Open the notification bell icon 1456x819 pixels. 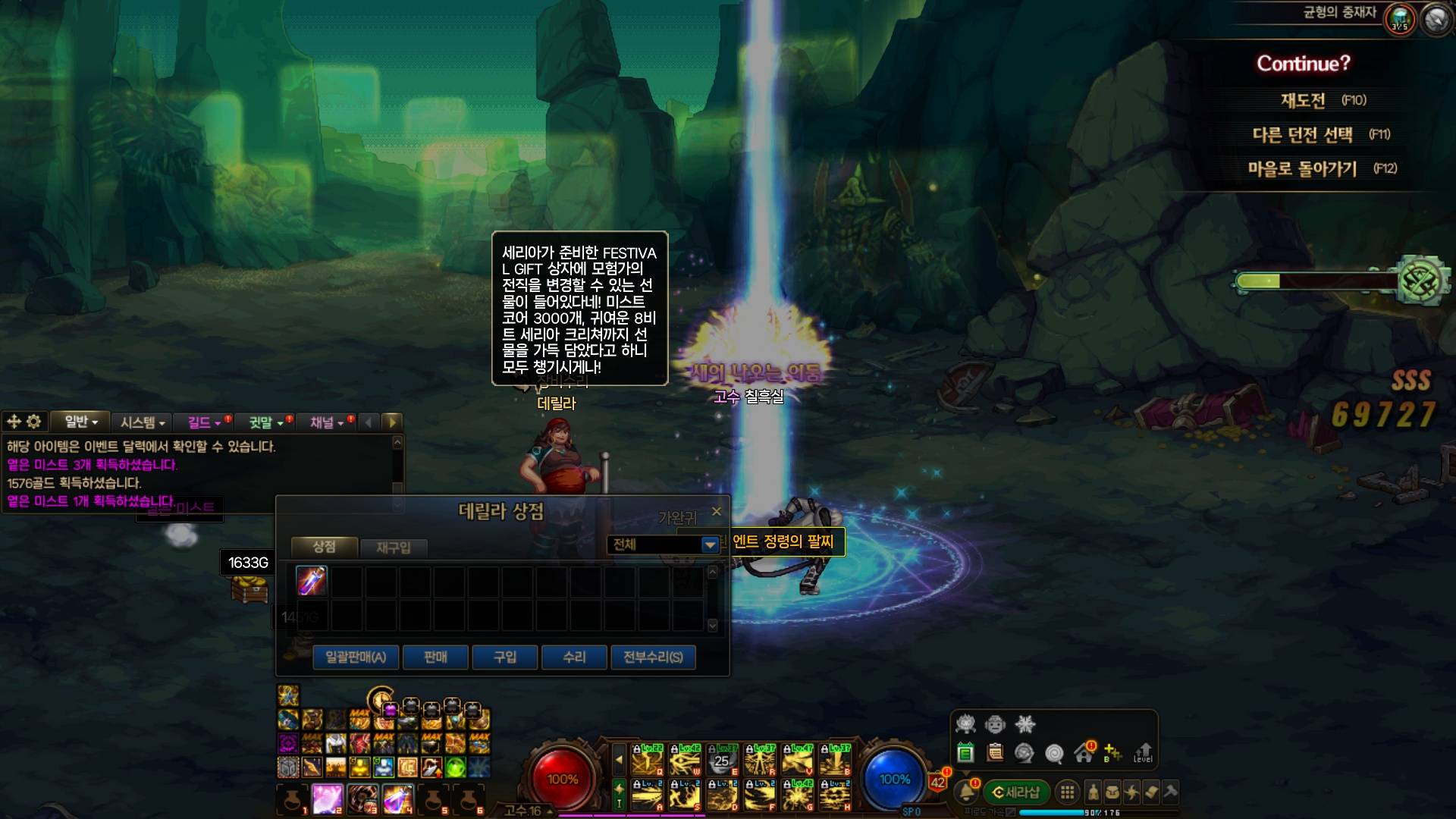pyautogui.click(x=966, y=792)
